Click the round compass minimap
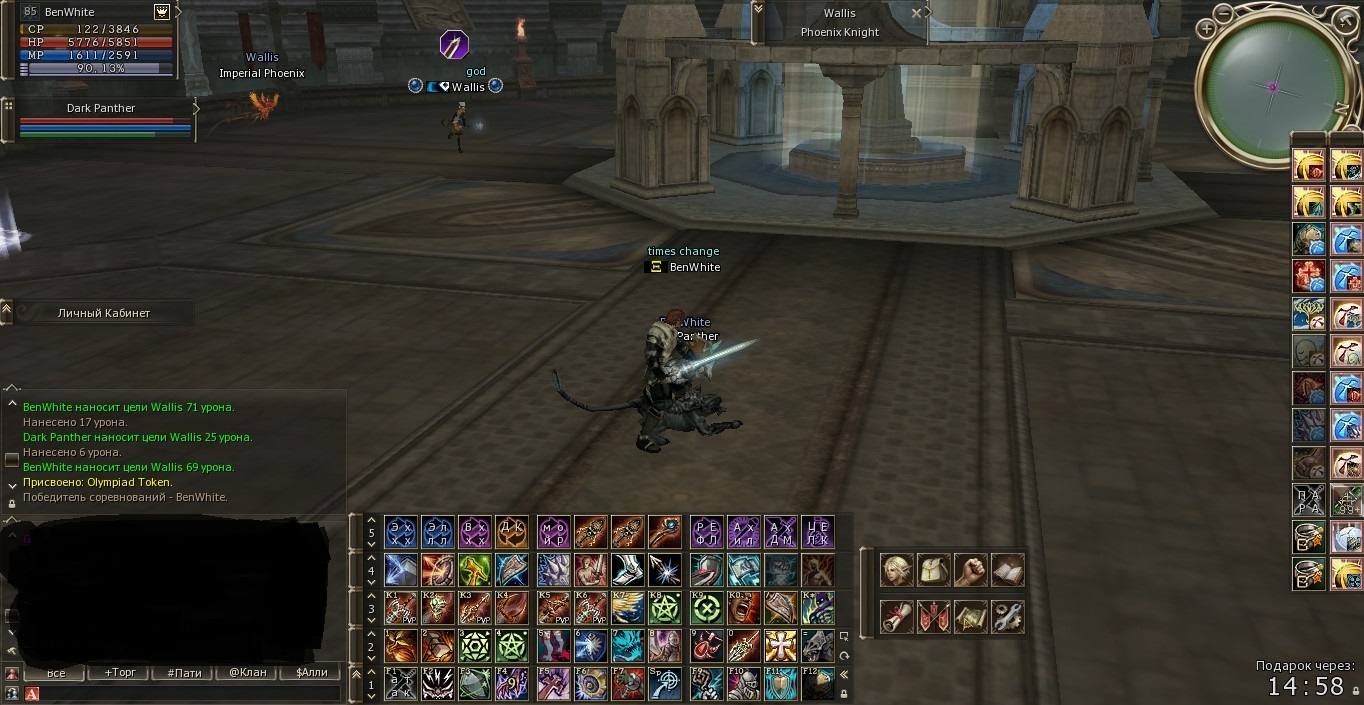 [x=1273, y=87]
